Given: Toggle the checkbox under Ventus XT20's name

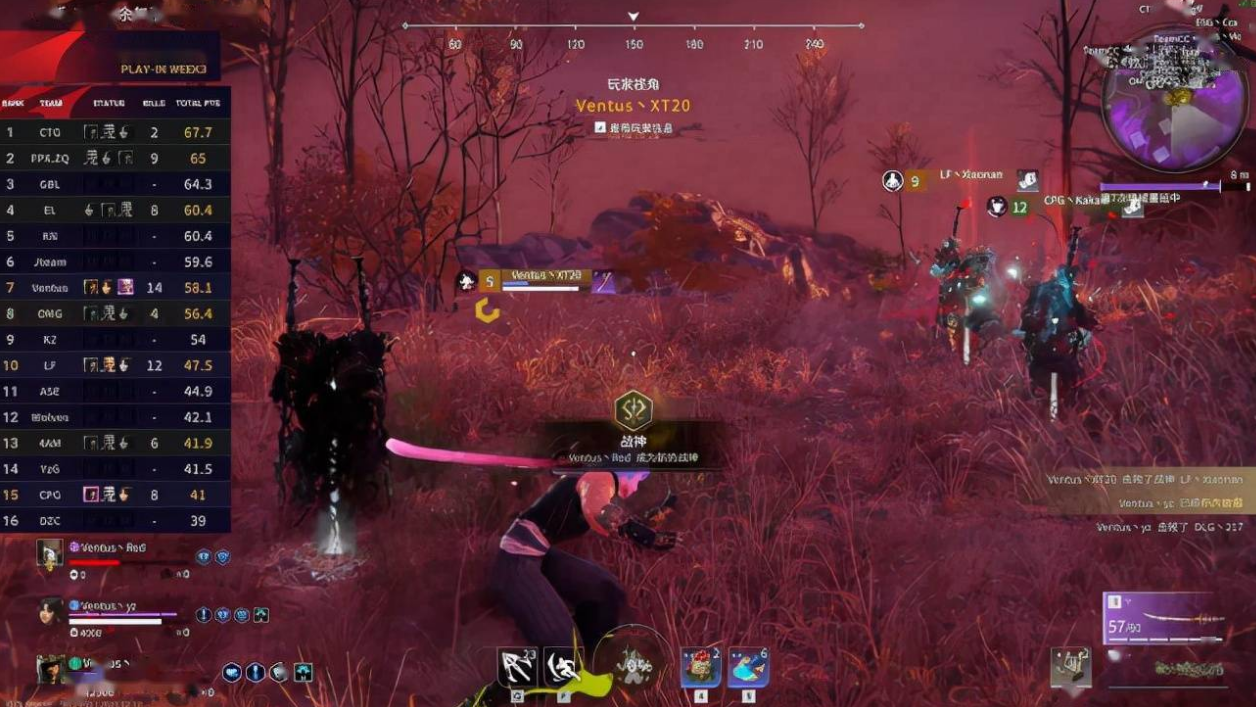Looking at the screenshot, I should pos(600,128).
